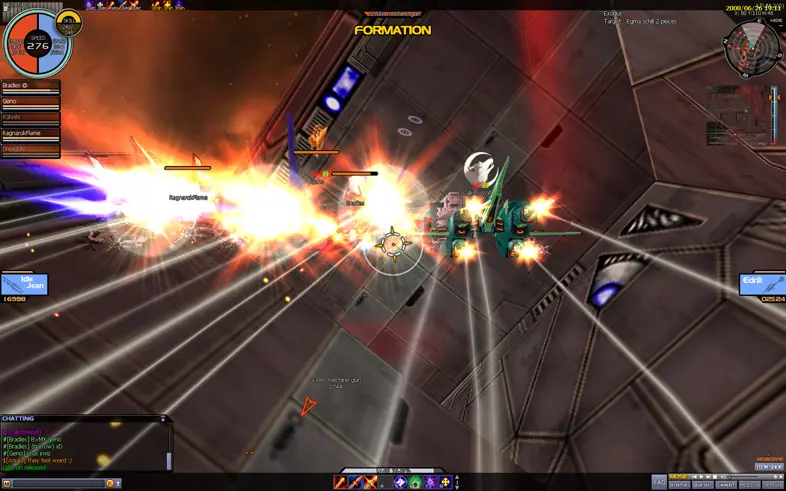Select RagnarokFlame in the party list

tap(30, 134)
